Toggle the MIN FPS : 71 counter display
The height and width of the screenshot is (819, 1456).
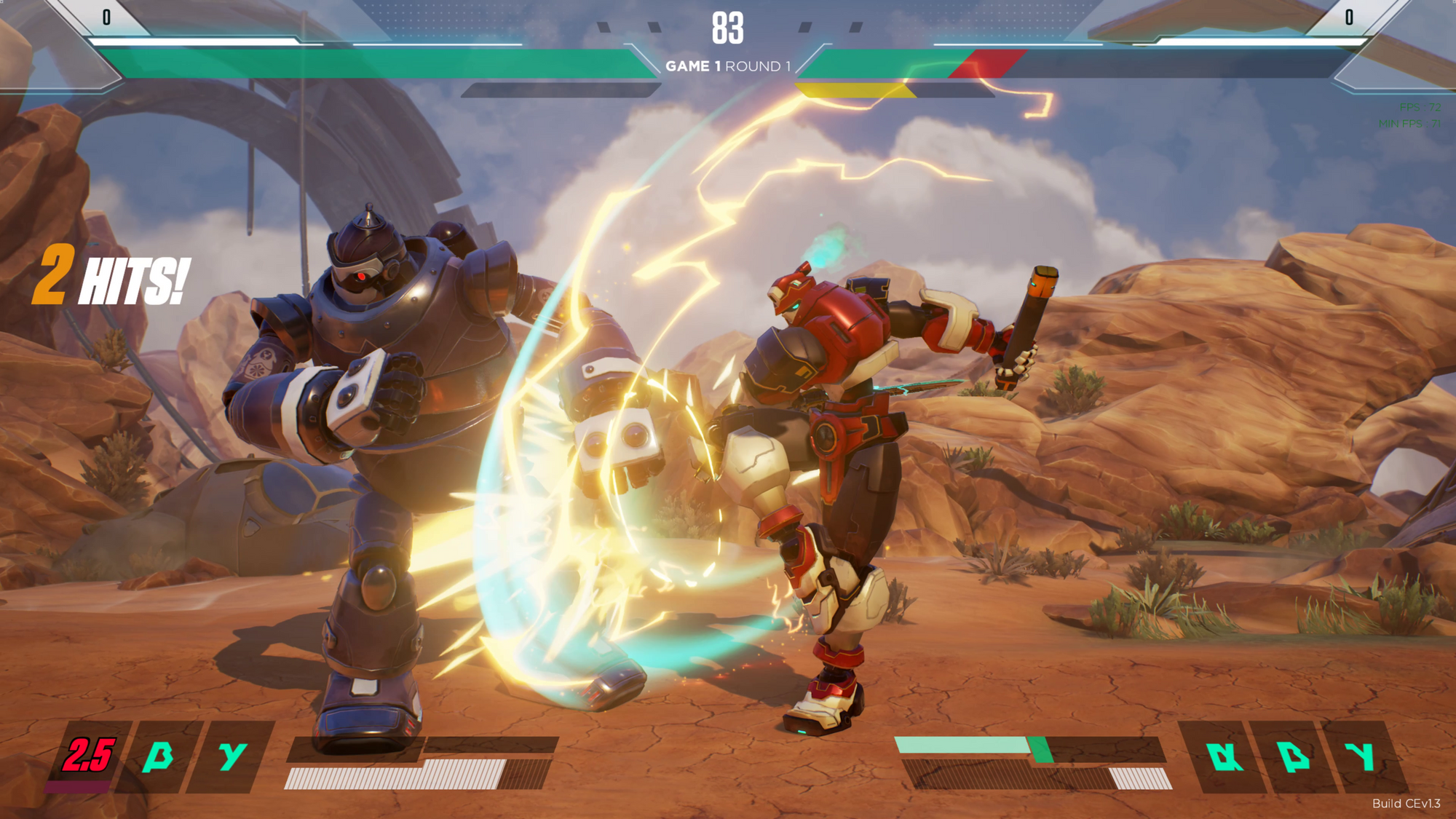(x=1410, y=124)
